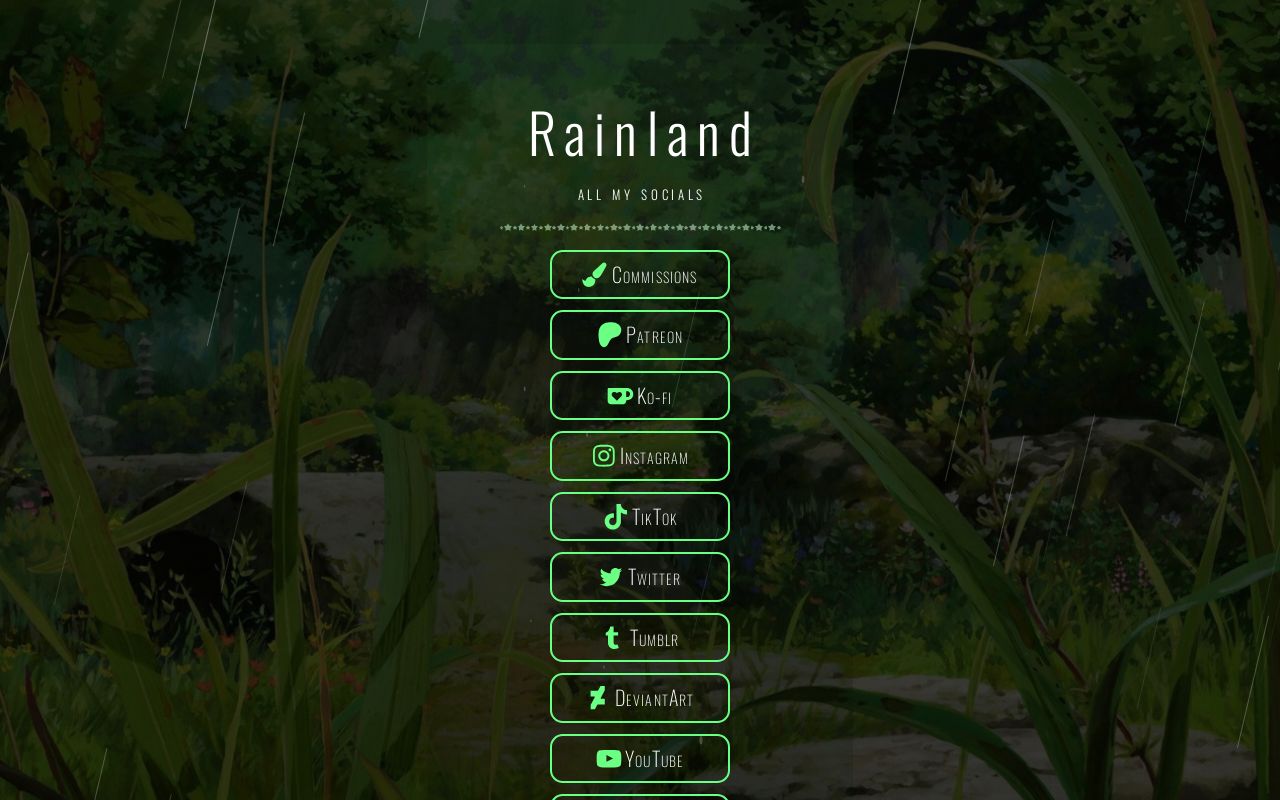Open the DeviantArt gallery link
The height and width of the screenshot is (800, 1280).
640,698
